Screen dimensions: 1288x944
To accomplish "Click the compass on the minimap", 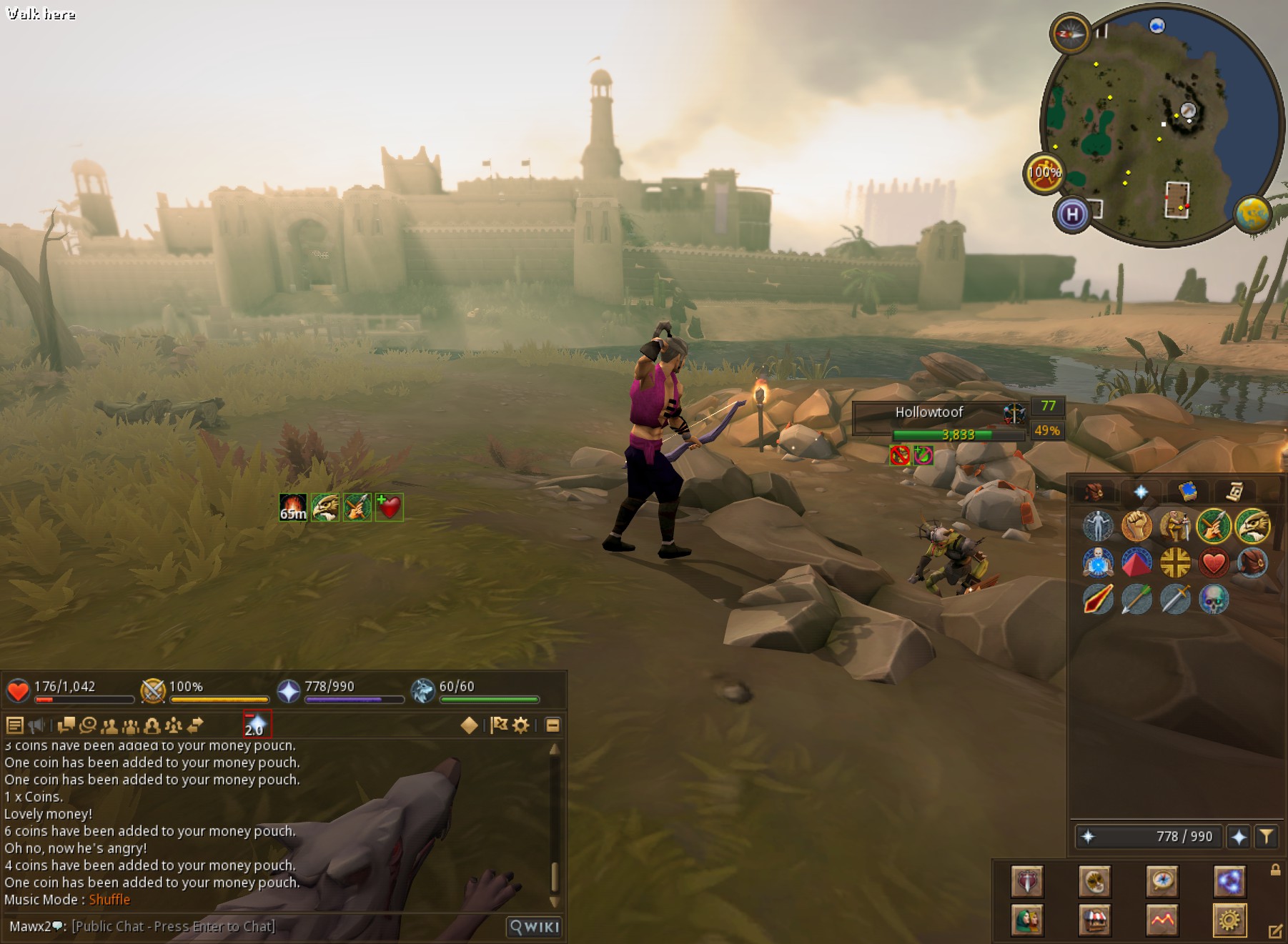I will tap(1070, 33).
